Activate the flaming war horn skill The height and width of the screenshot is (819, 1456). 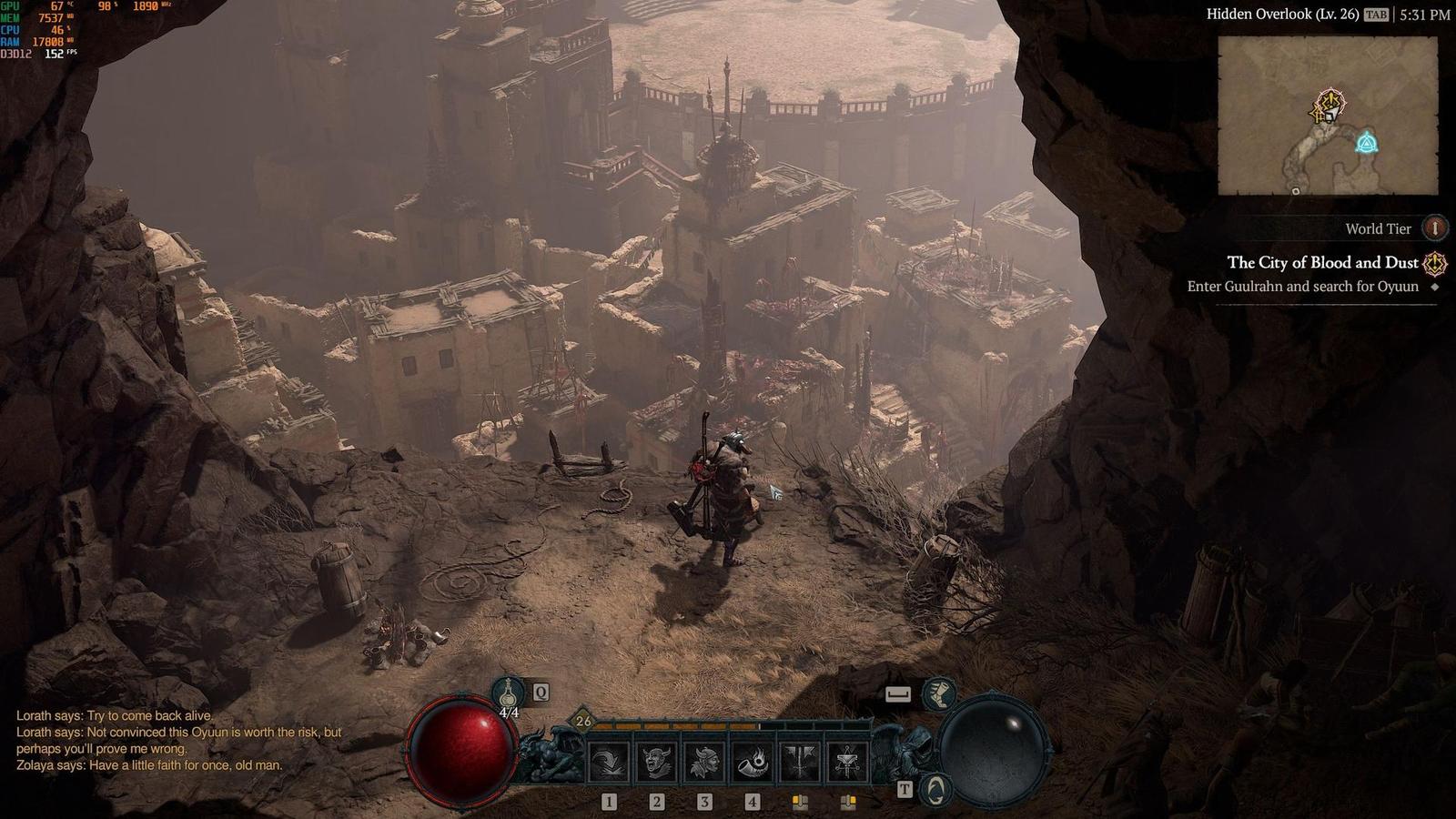pyautogui.click(x=752, y=762)
